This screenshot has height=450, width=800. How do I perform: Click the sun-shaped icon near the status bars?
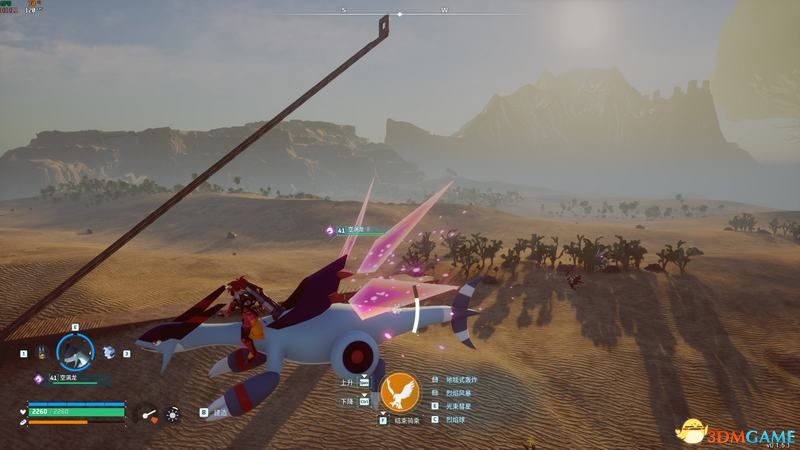(x=173, y=411)
